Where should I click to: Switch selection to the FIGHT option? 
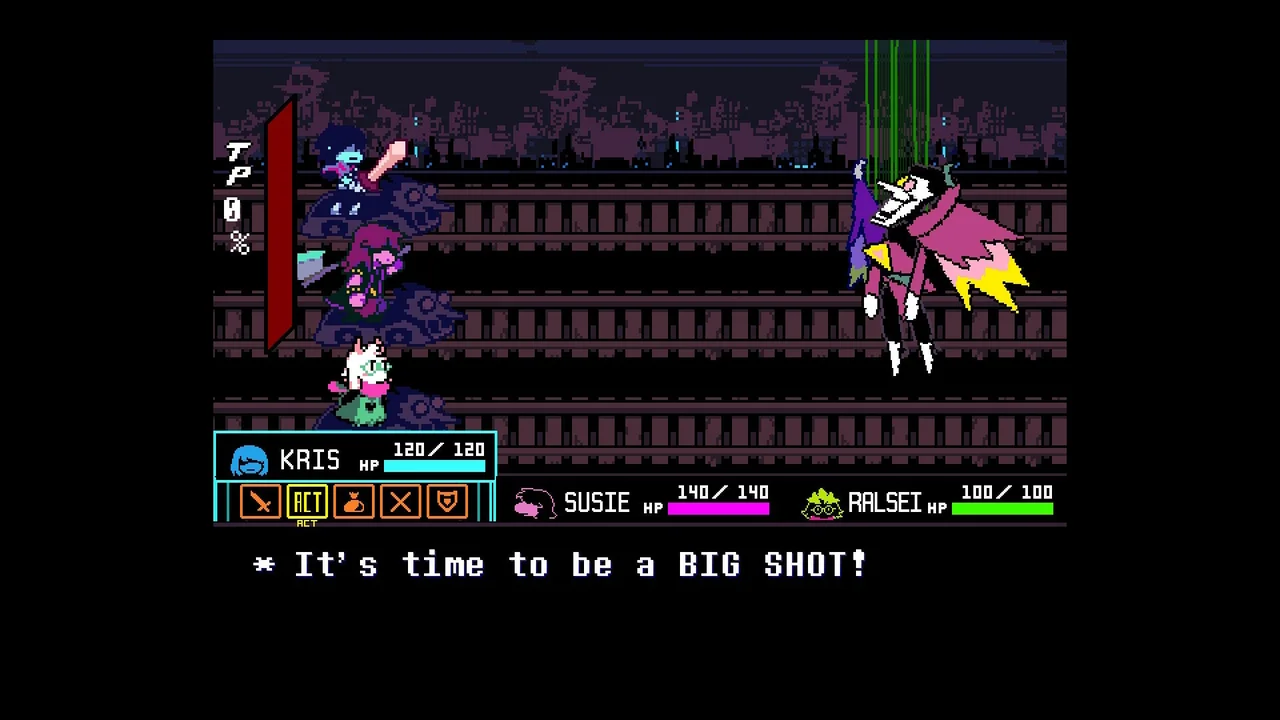click(x=260, y=501)
